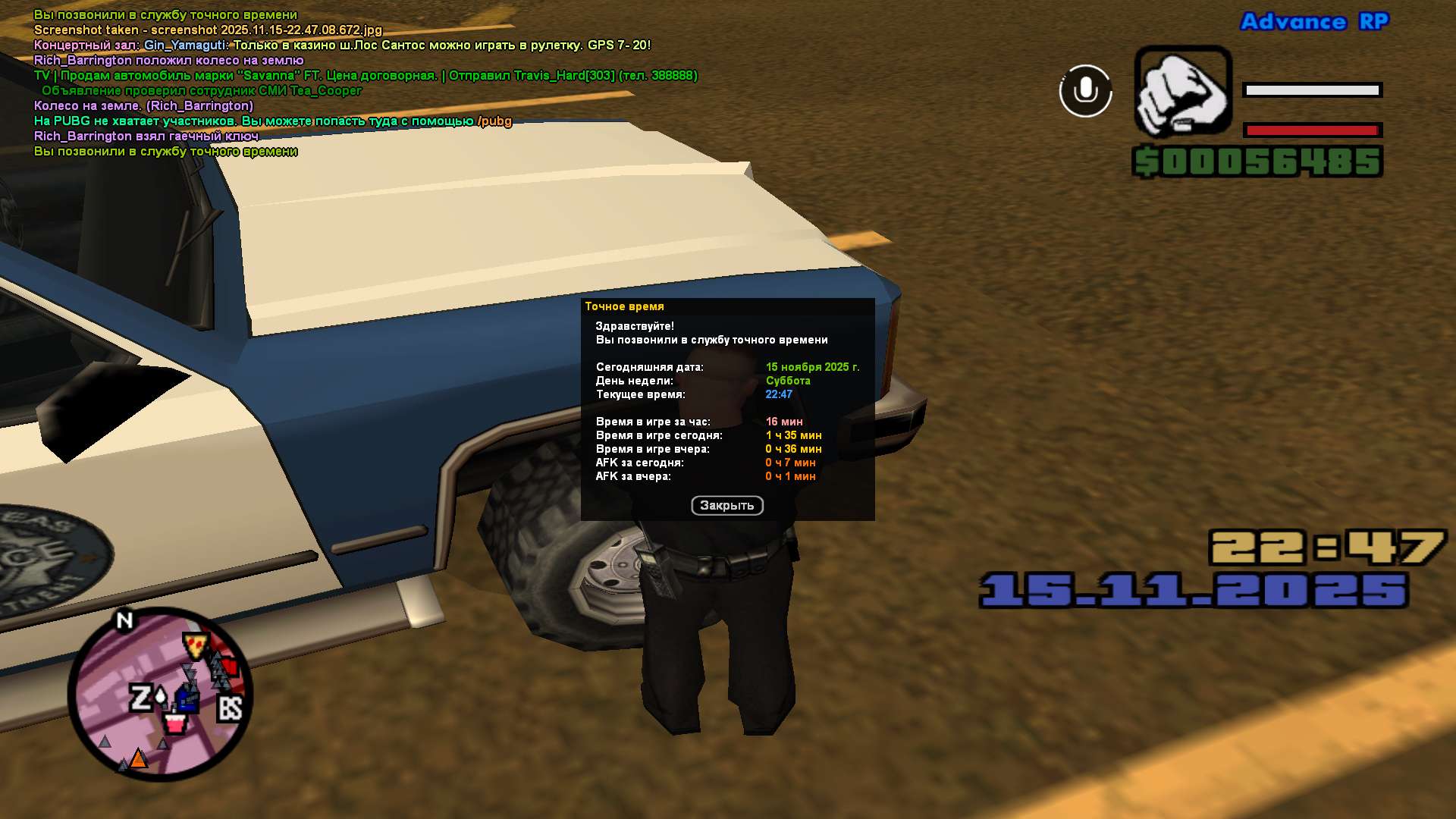Viewport: 1456px width, 819px height.
Task: Toggle the microphone voice chat icon
Action: (1085, 91)
